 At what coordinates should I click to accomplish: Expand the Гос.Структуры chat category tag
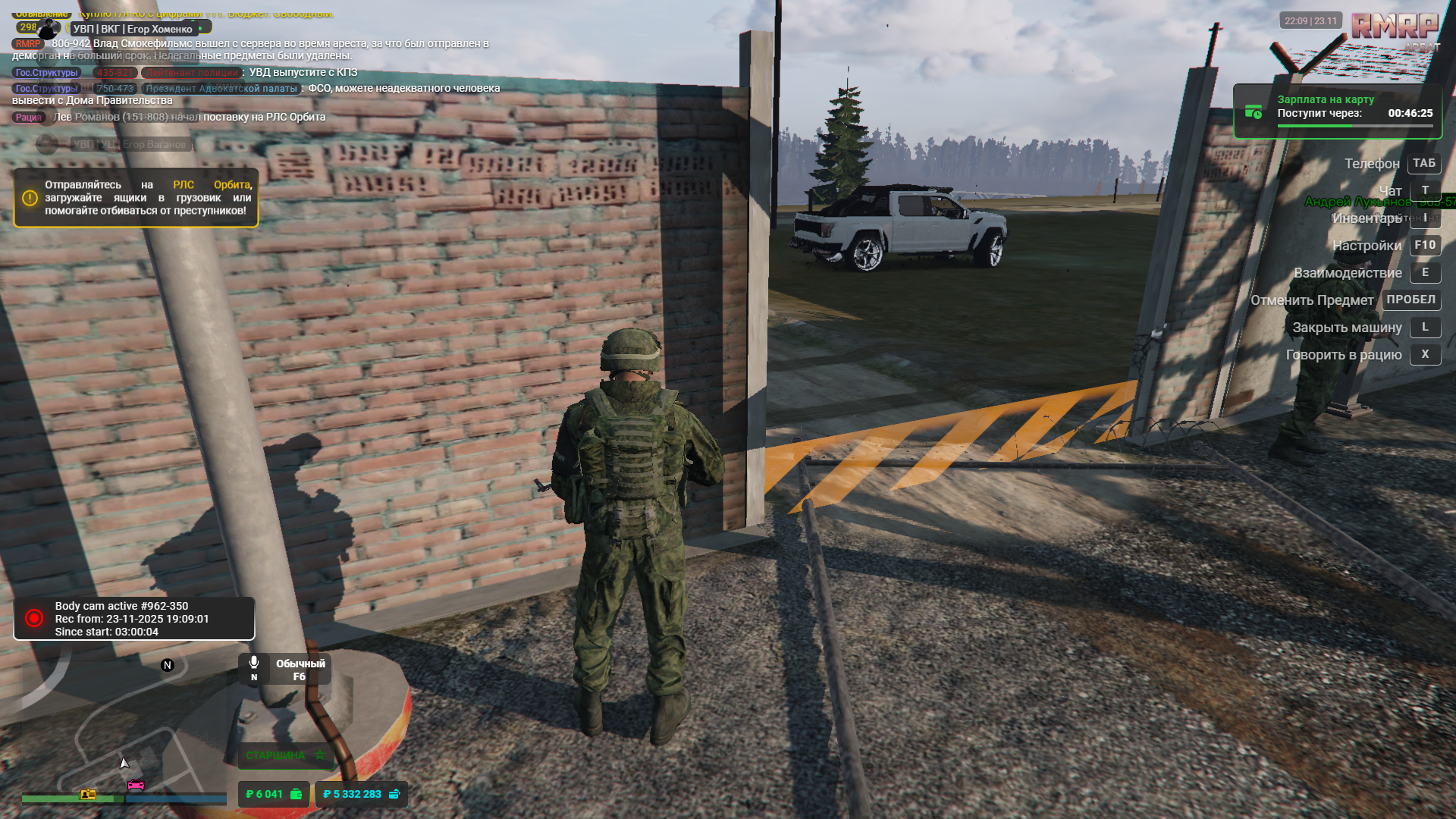[45, 72]
